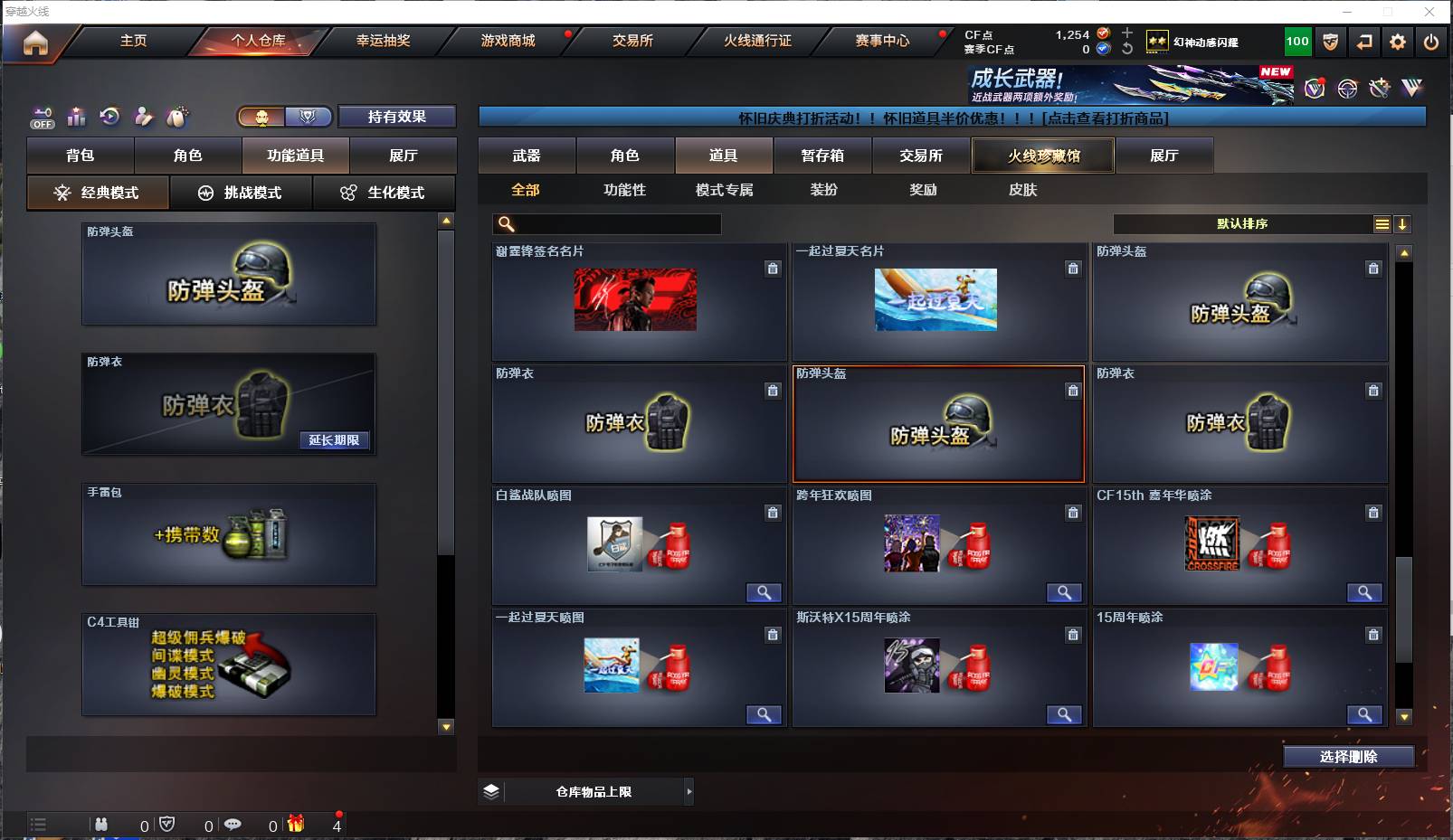The width and height of the screenshot is (1453, 840).
Task: Click the refresh history icon above the inventory
Action: click(109, 117)
